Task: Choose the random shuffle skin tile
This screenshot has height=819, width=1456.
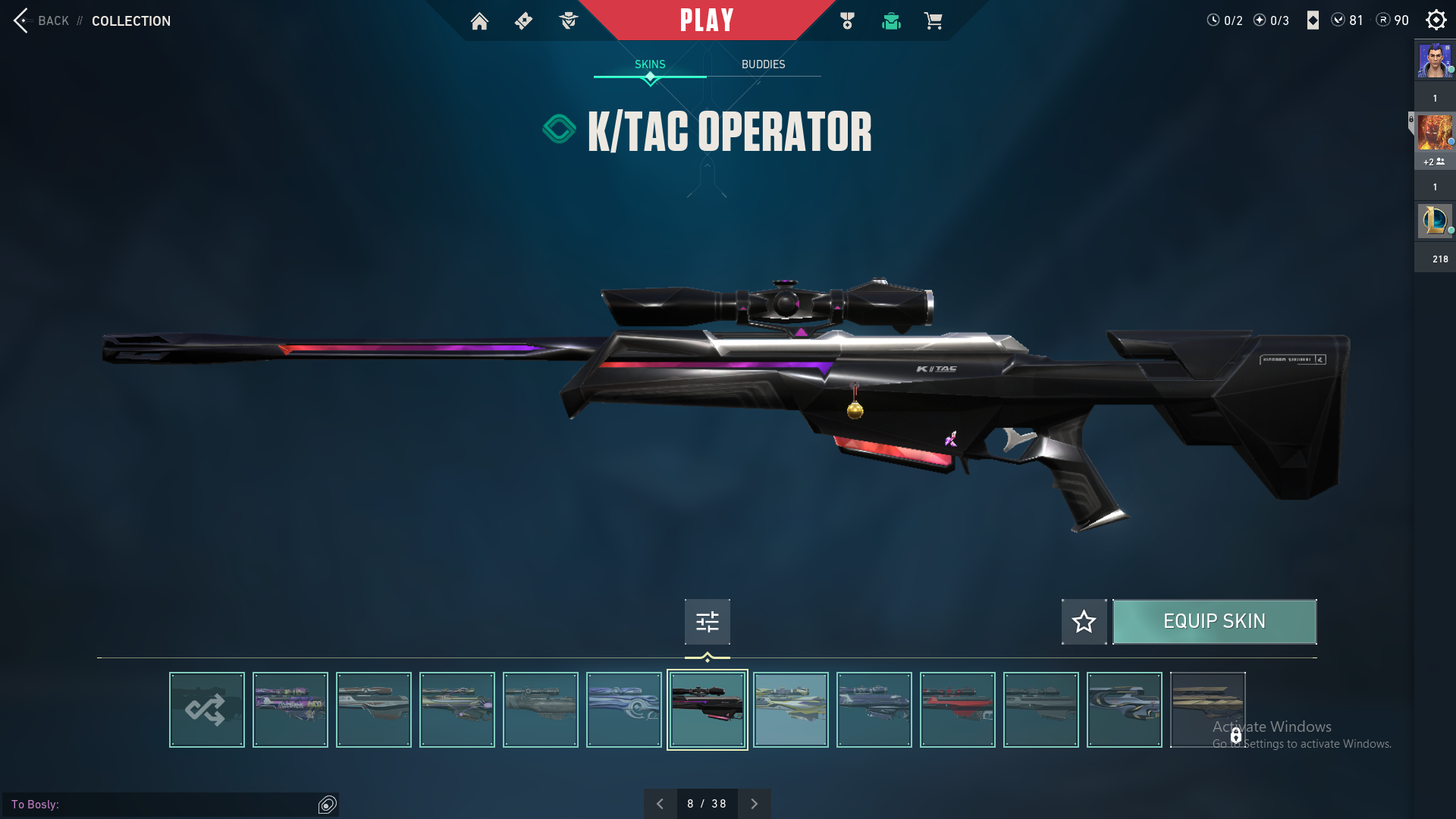Action: (x=207, y=710)
